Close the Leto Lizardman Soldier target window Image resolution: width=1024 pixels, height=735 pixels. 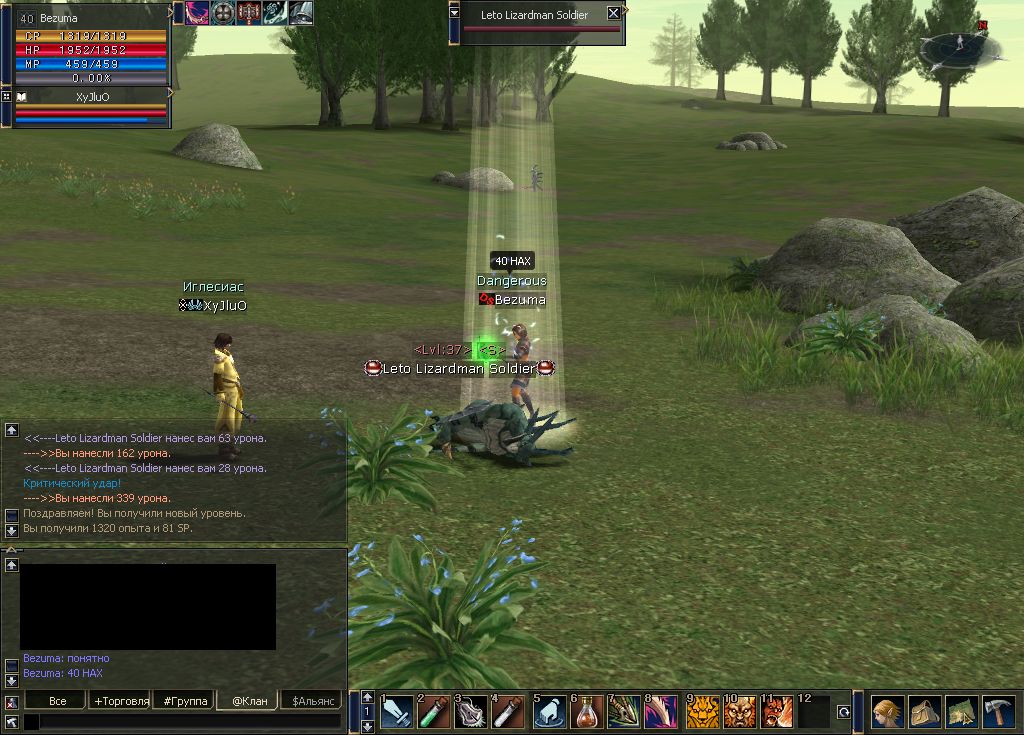[614, 14]
